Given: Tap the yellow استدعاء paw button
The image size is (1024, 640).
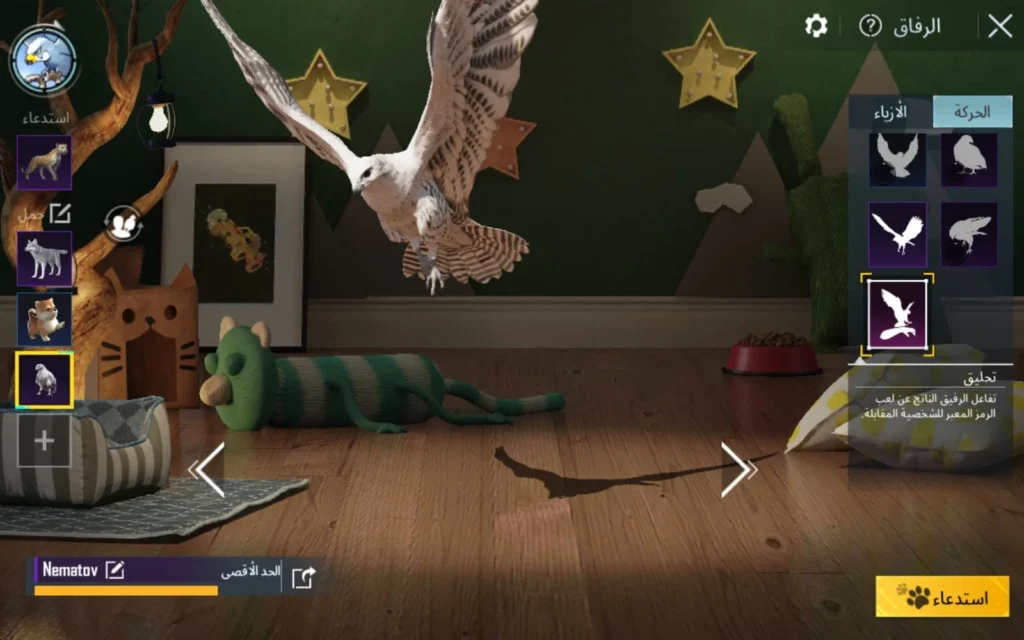Looking at the screenshot, I should pos(942,597).
